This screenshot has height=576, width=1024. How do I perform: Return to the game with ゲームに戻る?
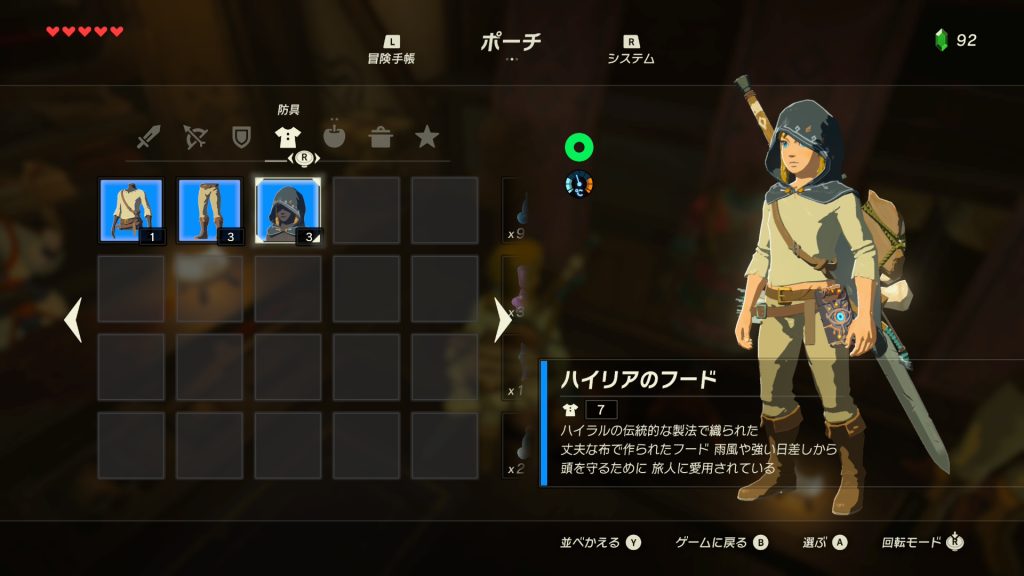click(x=721, y=543)
